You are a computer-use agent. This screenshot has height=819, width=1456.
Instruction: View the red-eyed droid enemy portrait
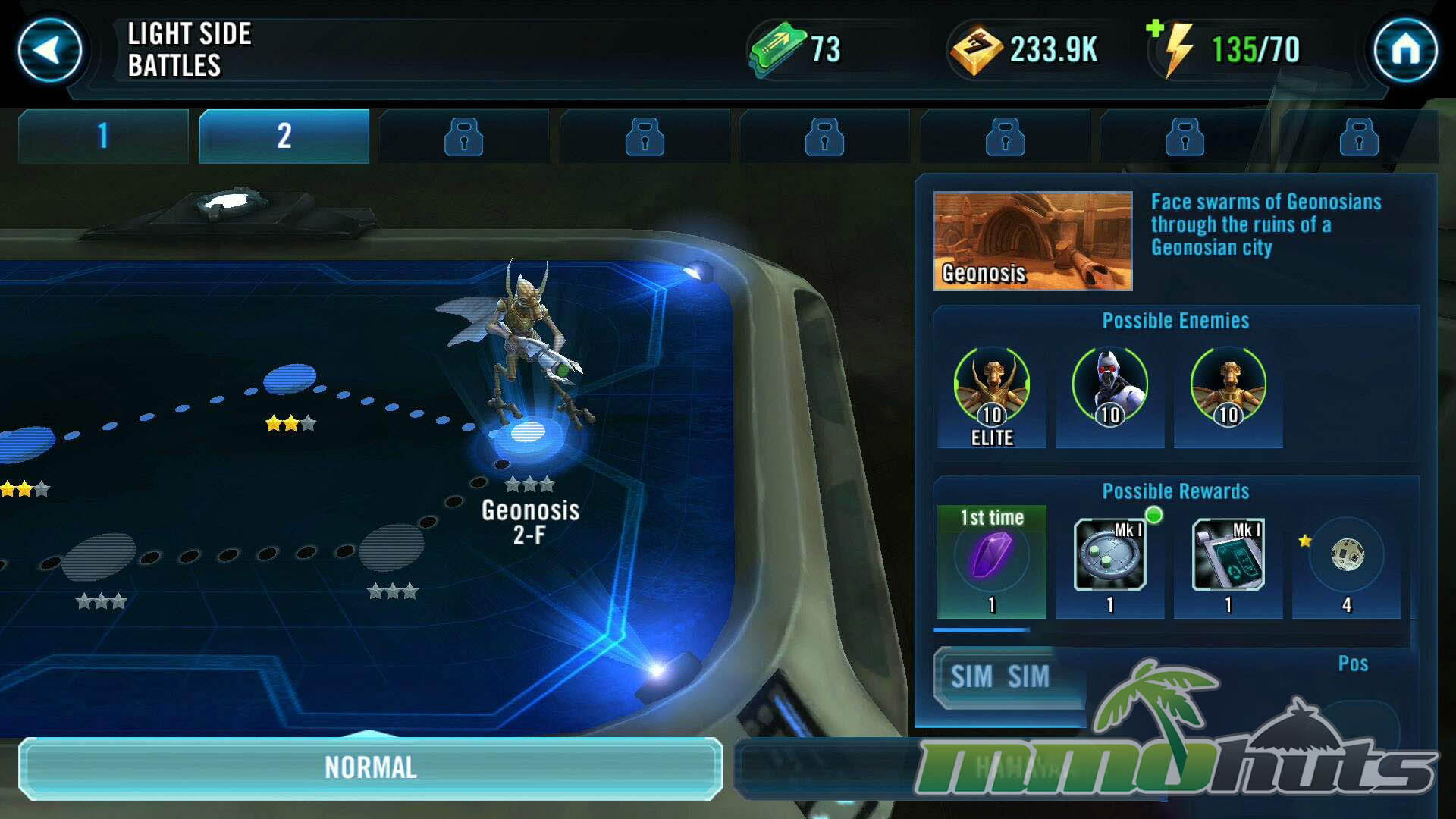pyautogui.click(x=1109, y=387)
